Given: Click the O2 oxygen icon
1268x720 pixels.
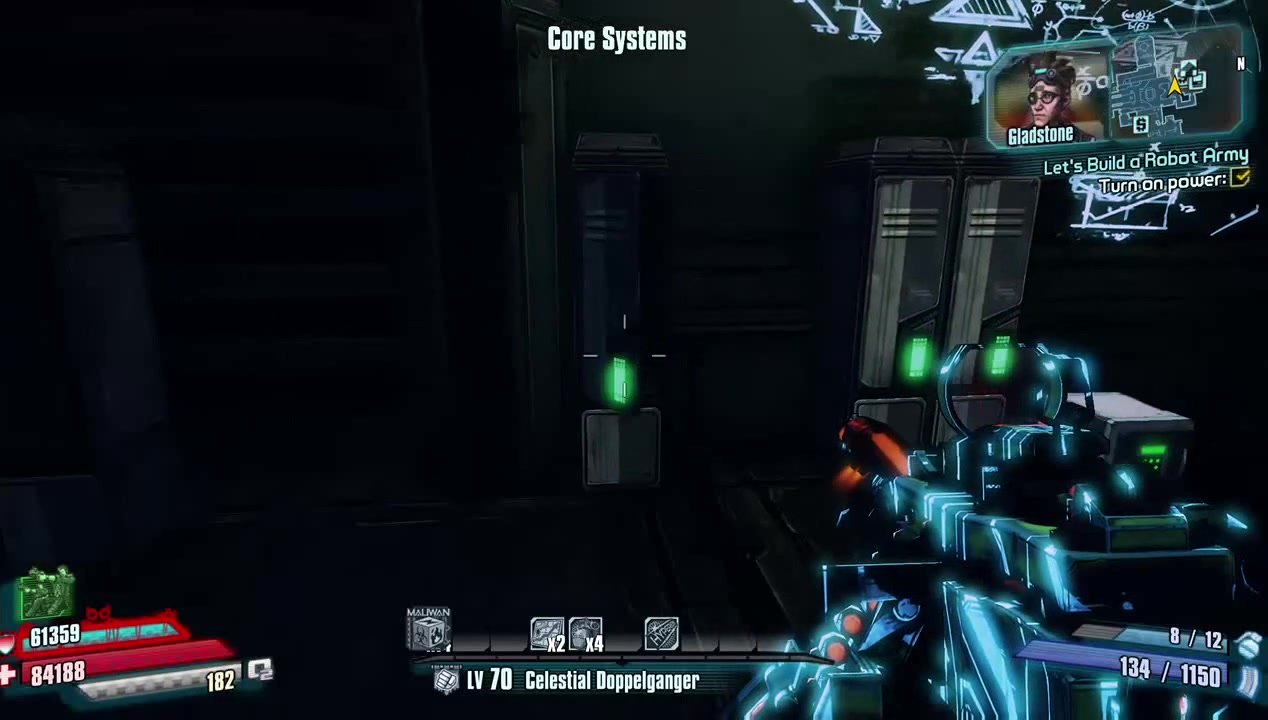Looking at the screenshot, I should tap(260, 670).
